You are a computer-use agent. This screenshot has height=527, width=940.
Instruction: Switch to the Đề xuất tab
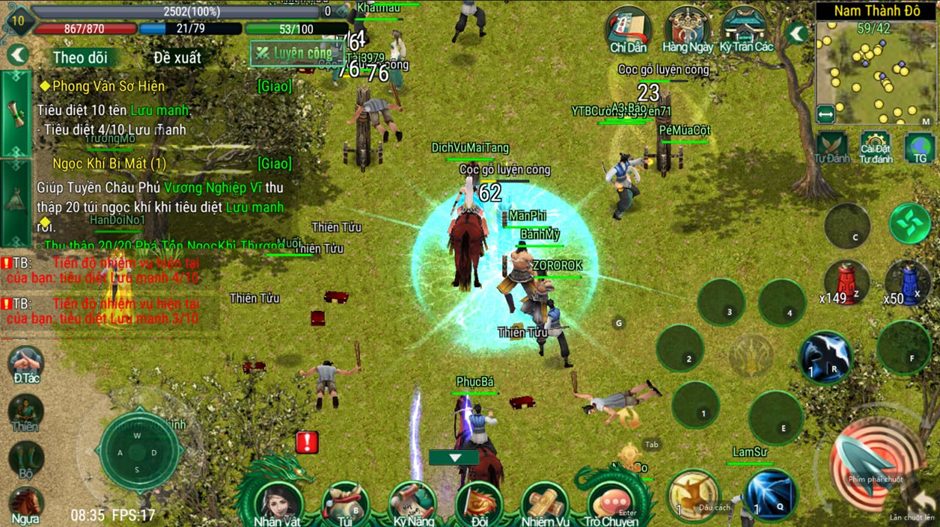[177, 57]
